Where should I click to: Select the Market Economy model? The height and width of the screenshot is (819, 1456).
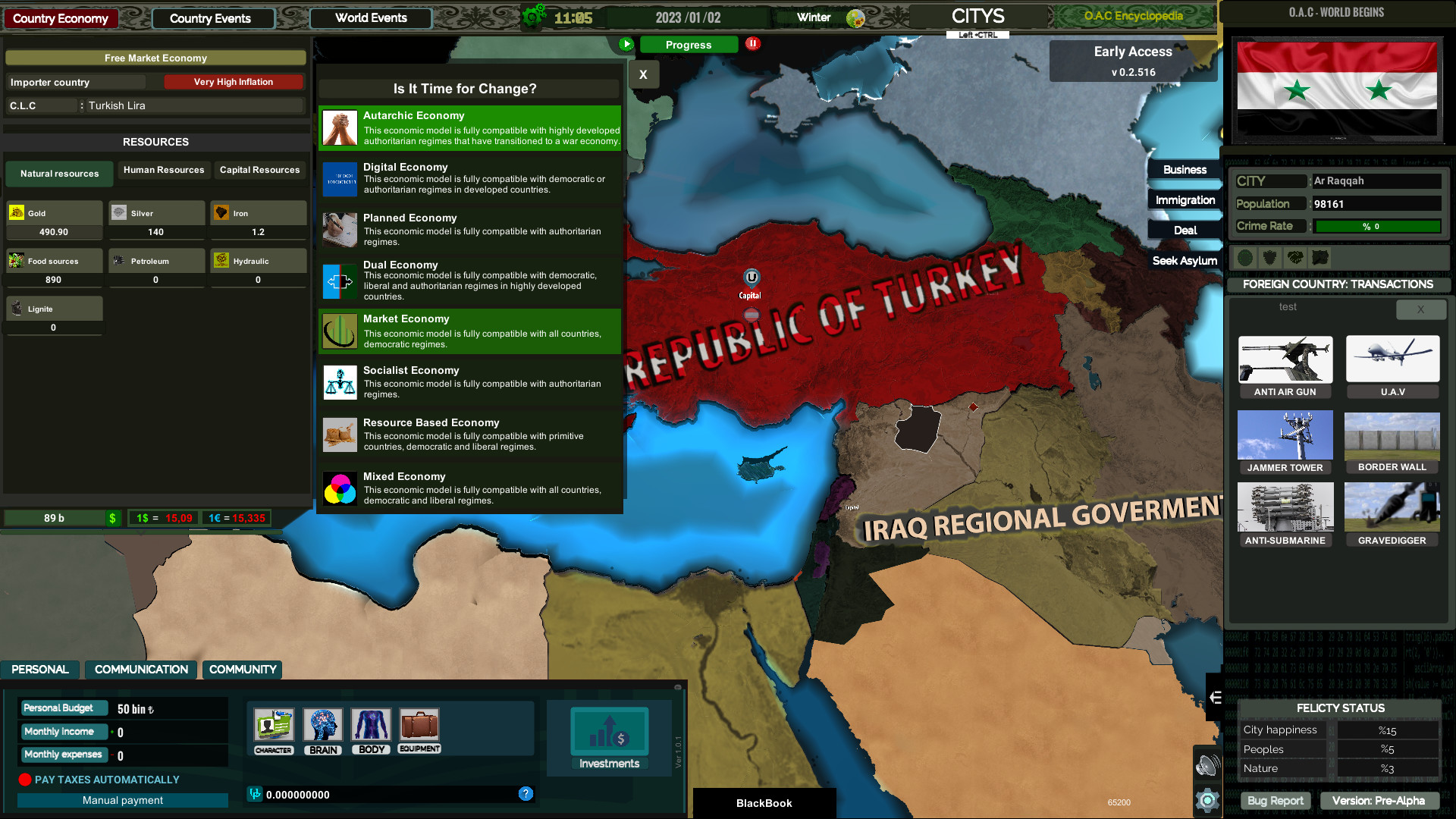tap(469, 331)
